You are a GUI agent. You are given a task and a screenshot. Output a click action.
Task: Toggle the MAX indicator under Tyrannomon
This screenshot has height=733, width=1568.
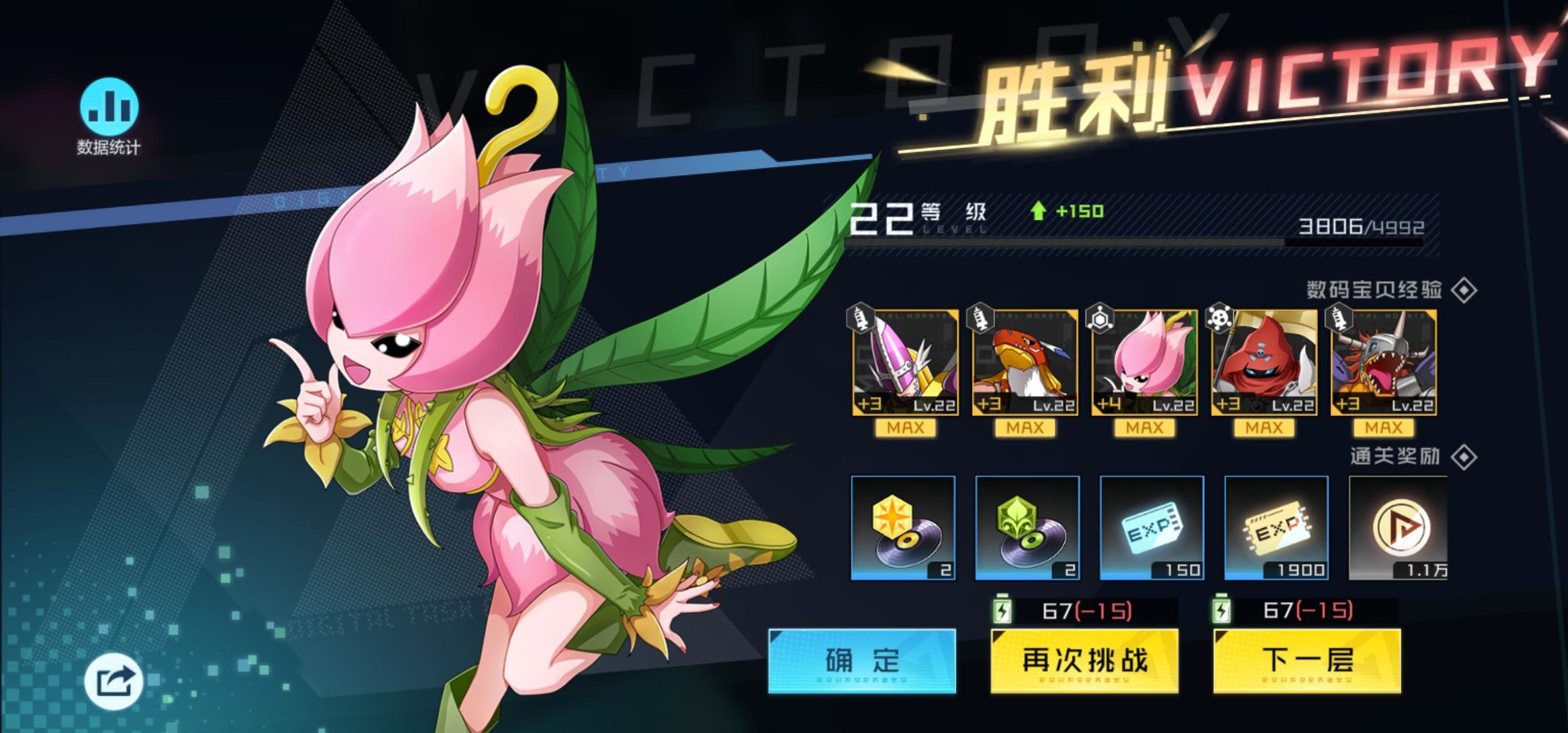(1024, 427)
